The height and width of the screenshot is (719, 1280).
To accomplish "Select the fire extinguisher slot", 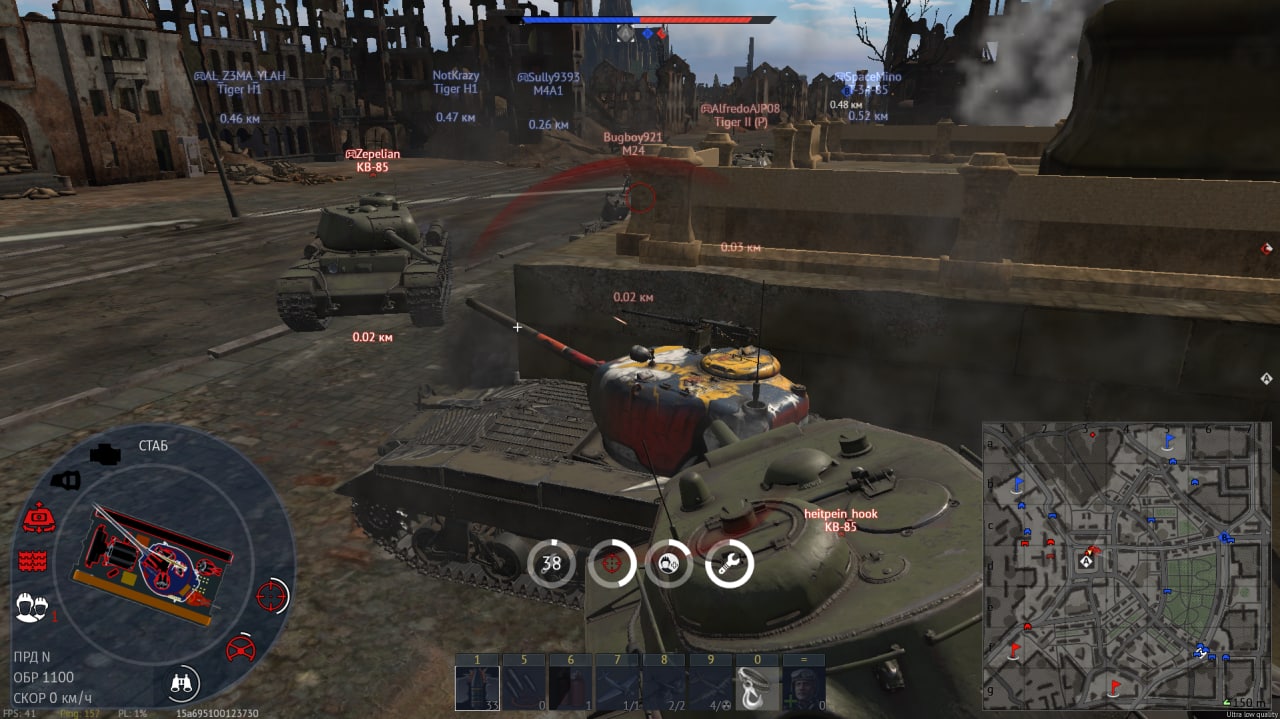I will pos(570,687).
